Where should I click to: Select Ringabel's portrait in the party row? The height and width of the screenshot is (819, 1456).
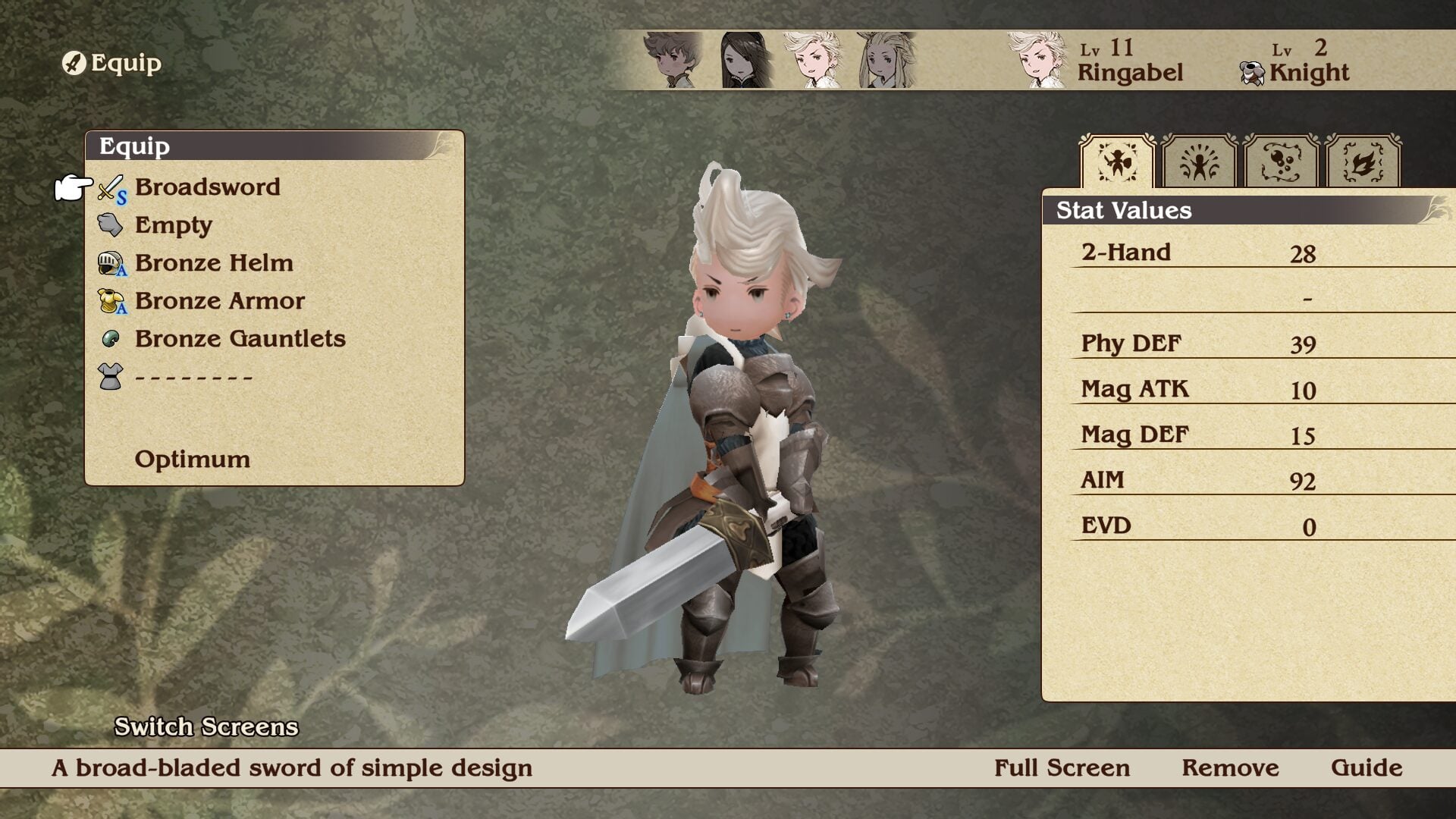pos(812,60)
